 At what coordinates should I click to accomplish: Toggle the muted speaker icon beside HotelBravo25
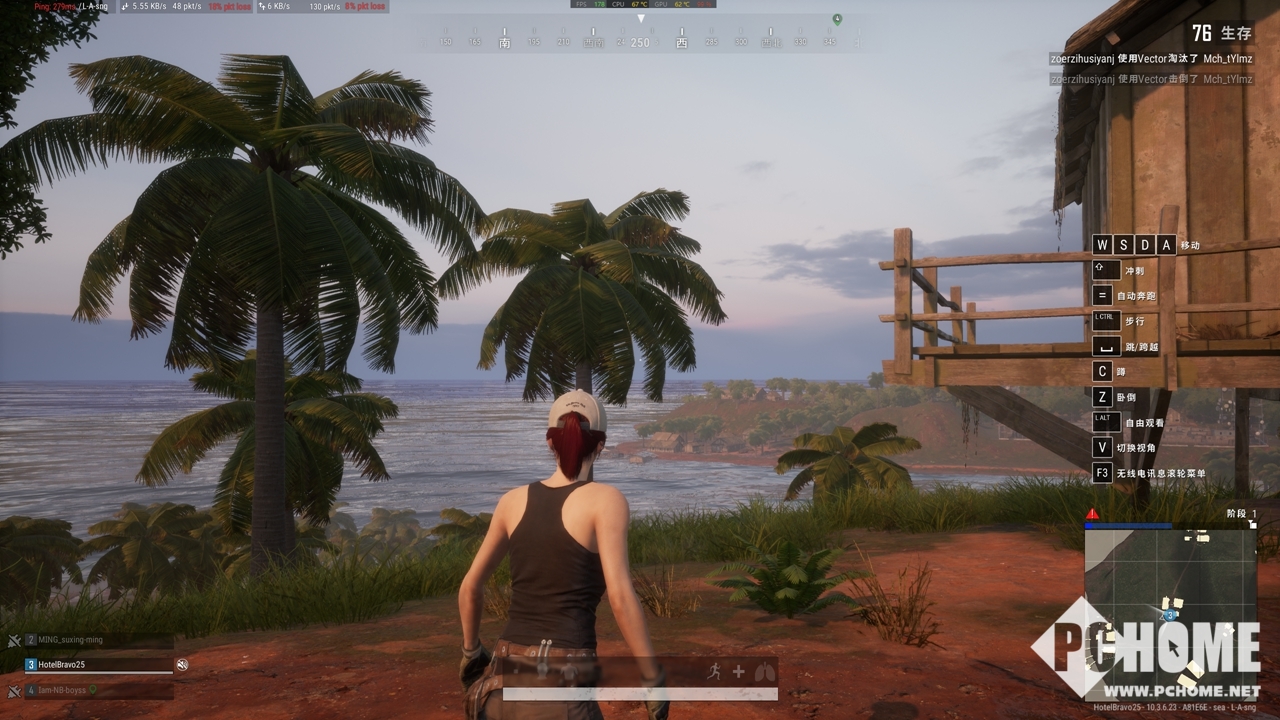(x=183, y=664)
